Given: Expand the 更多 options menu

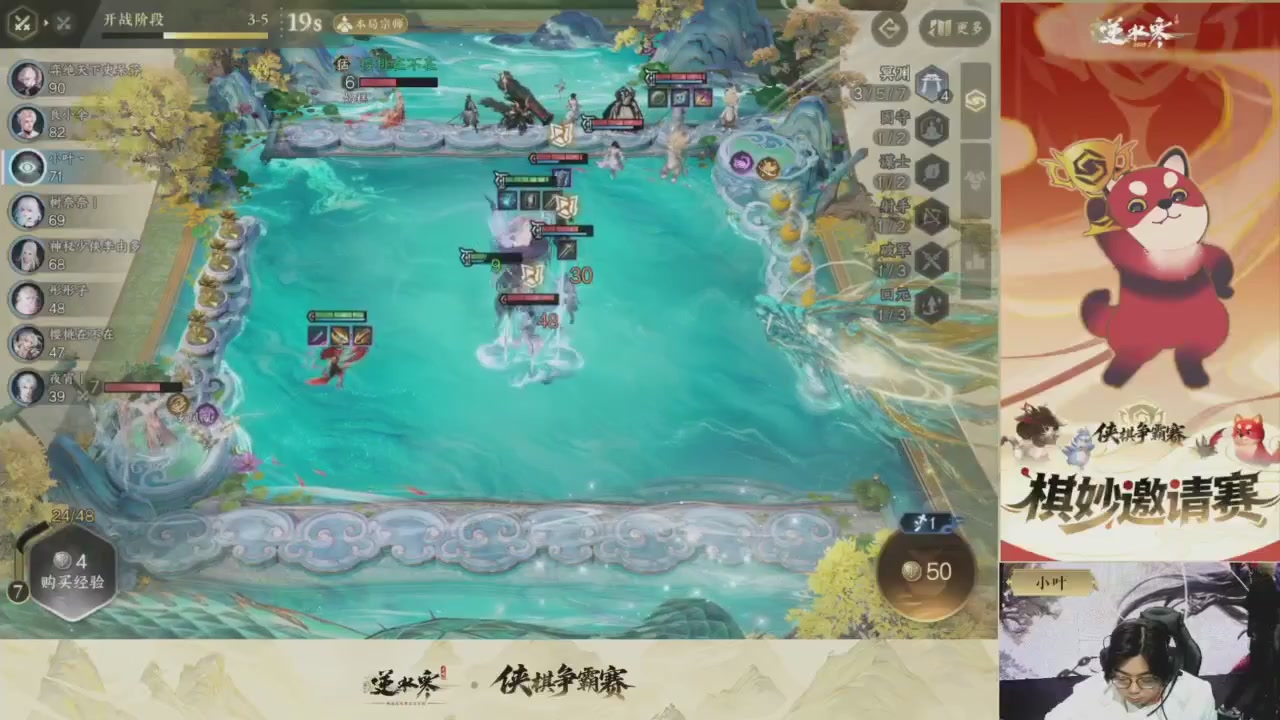Looking at the screenshot, I should coord(952,29).
